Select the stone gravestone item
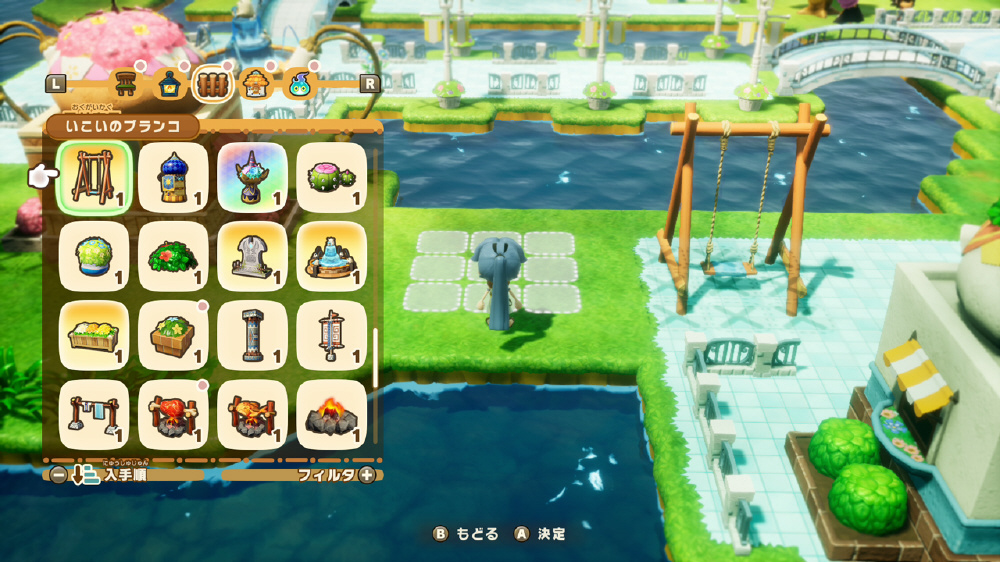1000x562 pixels. (252, 257)
